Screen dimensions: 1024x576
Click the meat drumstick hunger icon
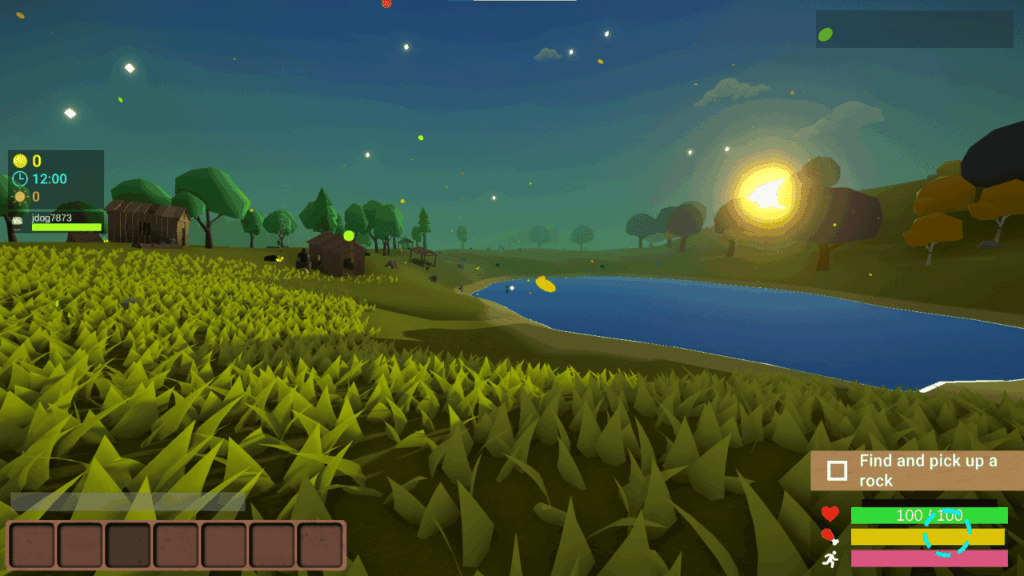point(829,537)
